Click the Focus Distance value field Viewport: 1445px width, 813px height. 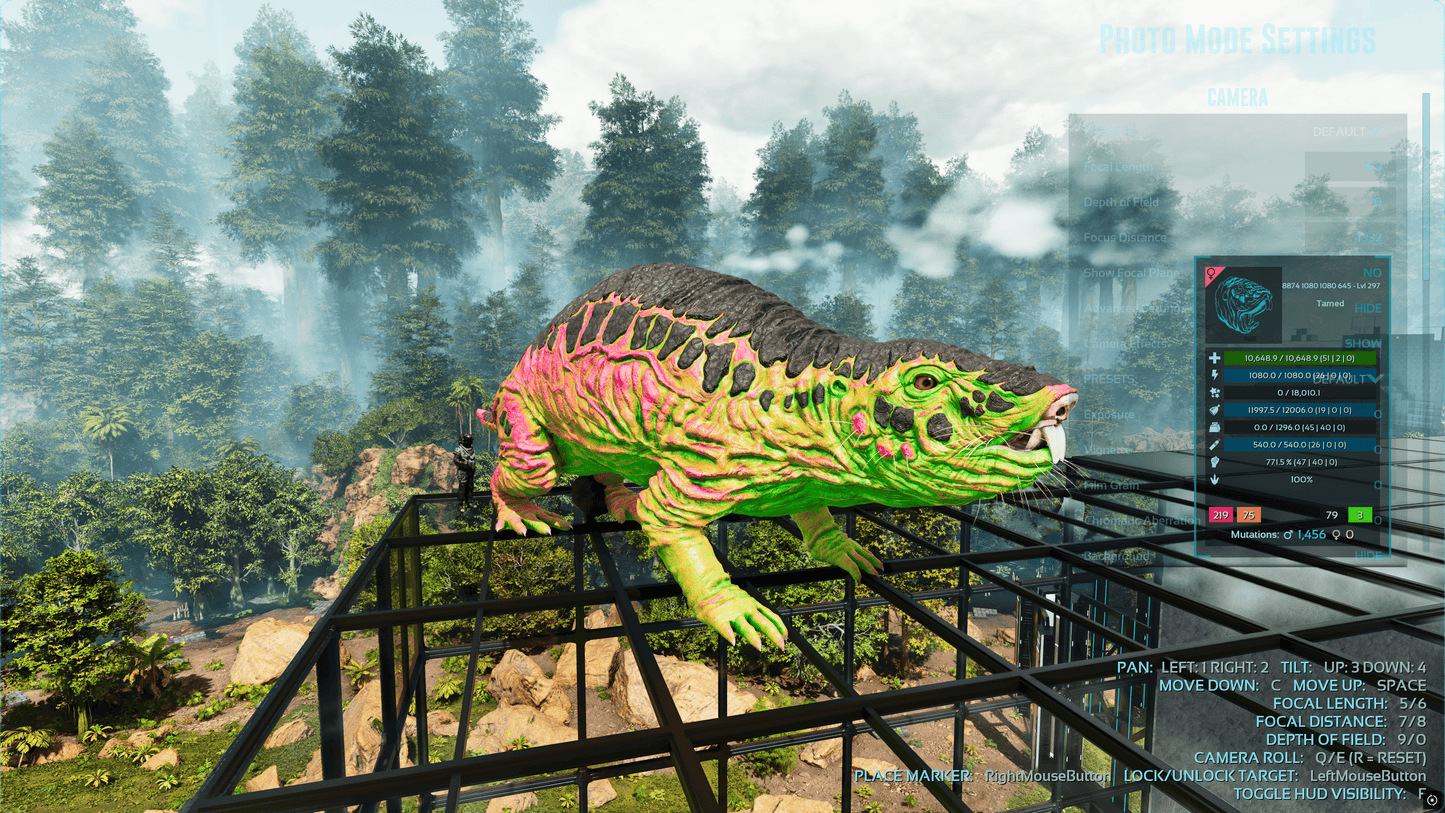[x=1346, y=238]
